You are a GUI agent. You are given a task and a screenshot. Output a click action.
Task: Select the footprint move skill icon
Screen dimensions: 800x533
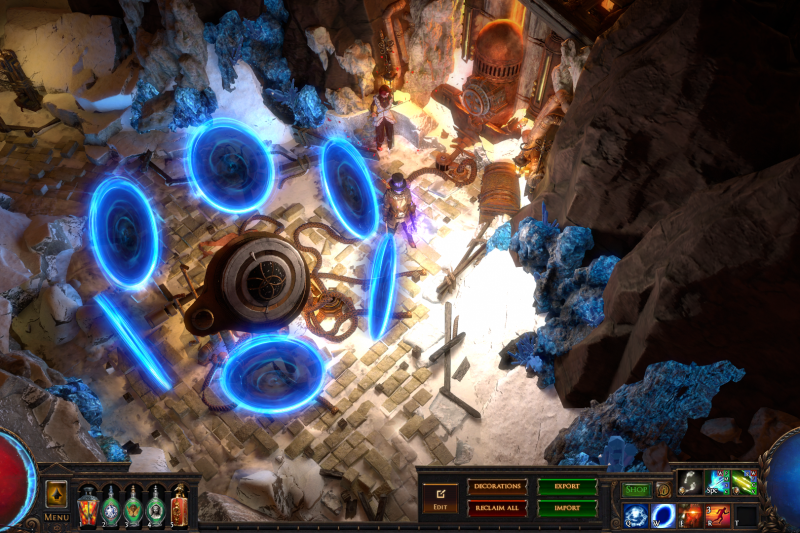click(690, 483)
